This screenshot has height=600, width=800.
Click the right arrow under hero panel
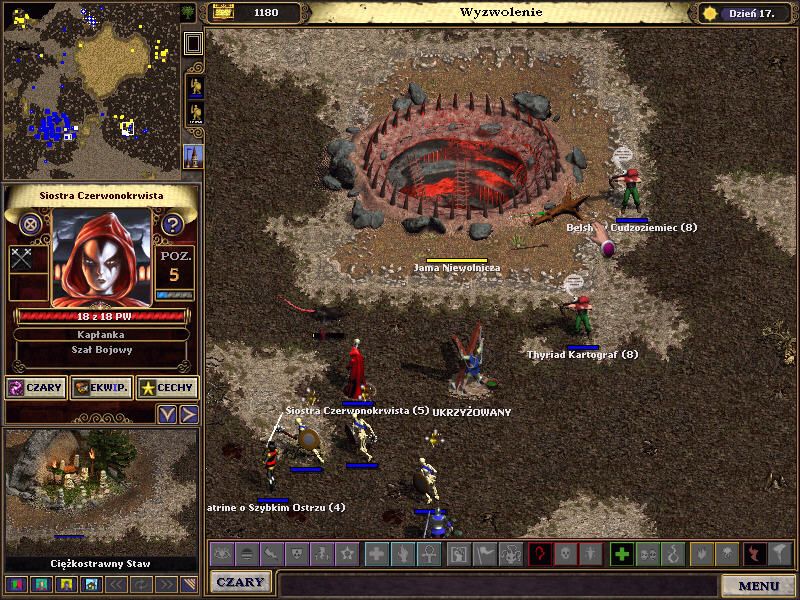tap(189, 413)
